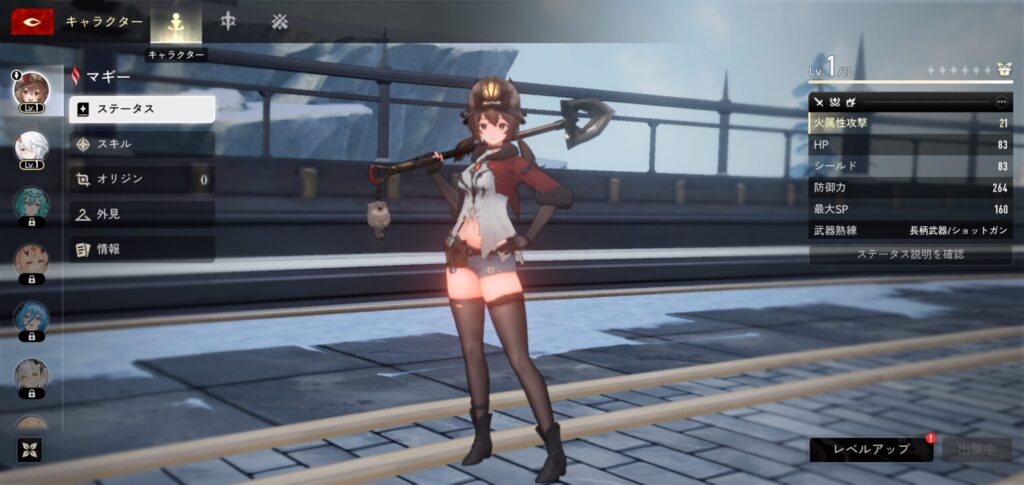Click the 出撃中 button
This screenshot has height=485, width=1024.
point(976,449)
